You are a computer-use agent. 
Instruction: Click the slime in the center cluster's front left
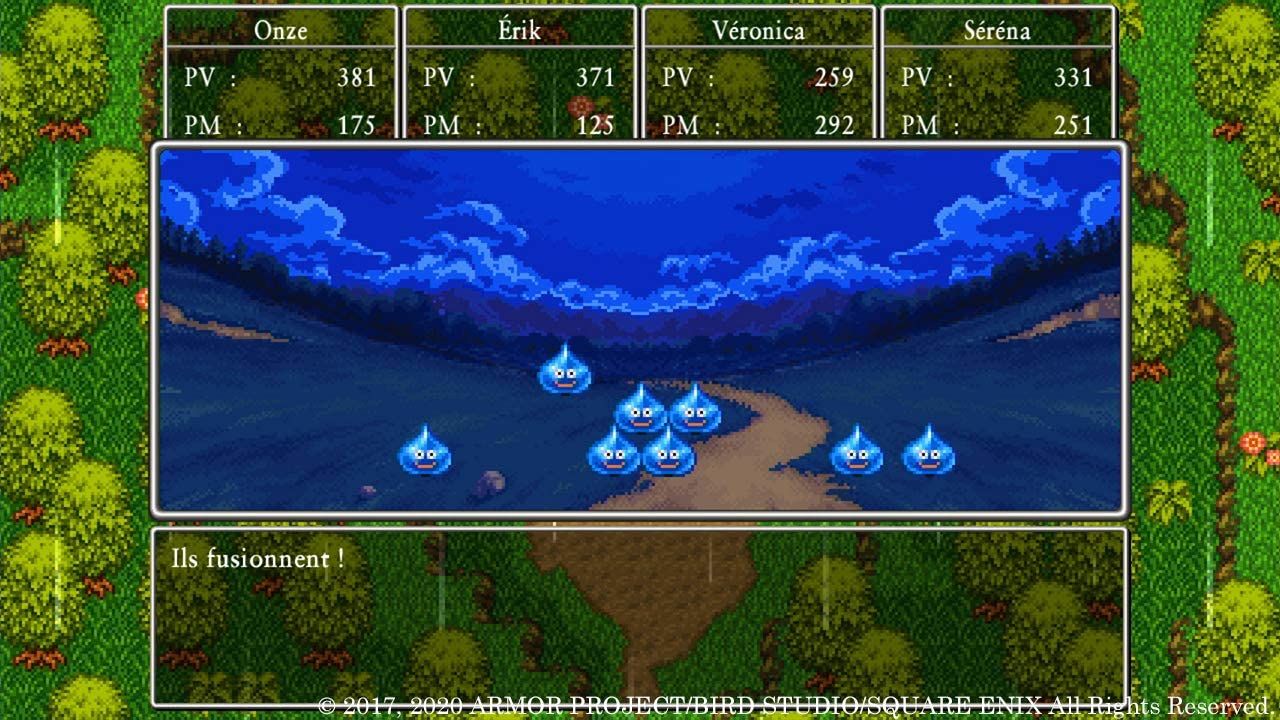point(613,458)
